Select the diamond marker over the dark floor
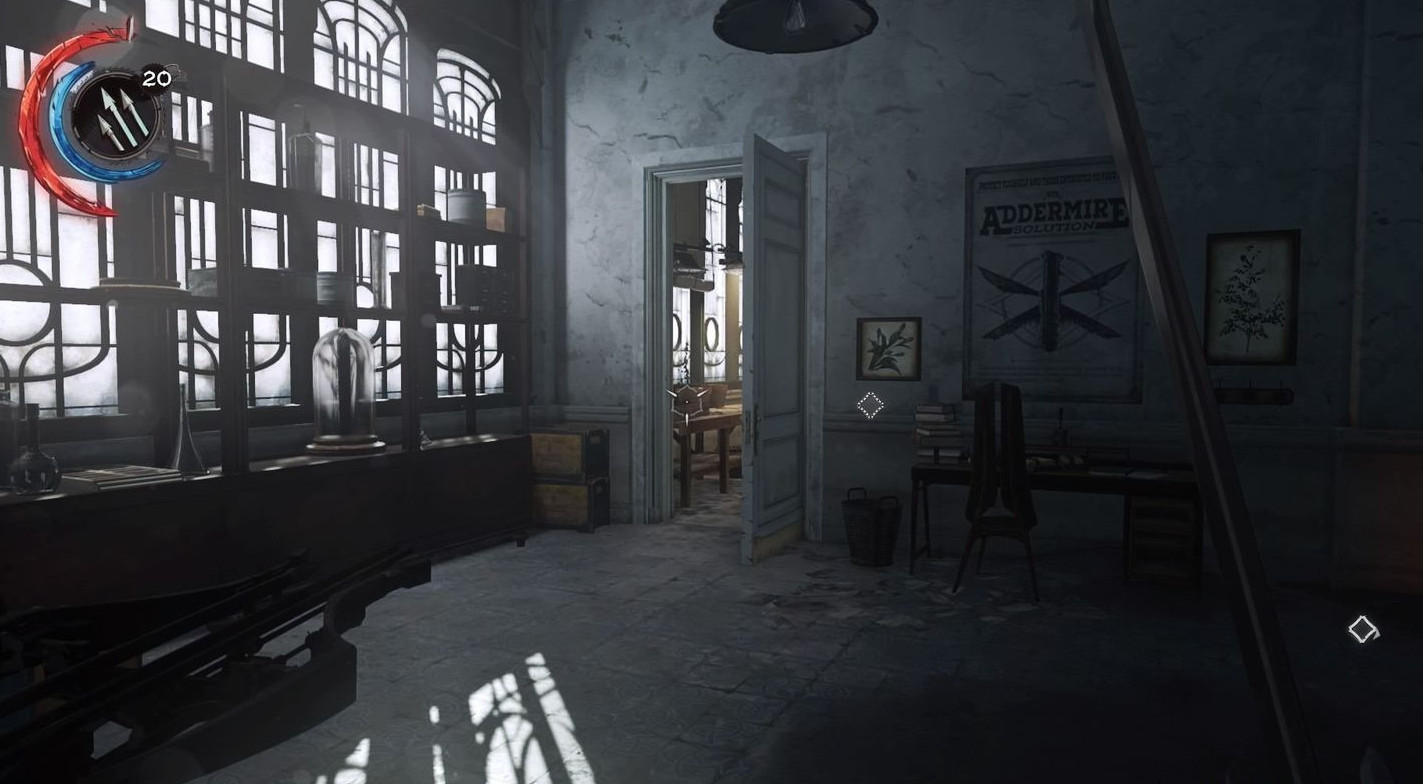Viewport: 1423px width, 784px height. (x=1362, y=629)
